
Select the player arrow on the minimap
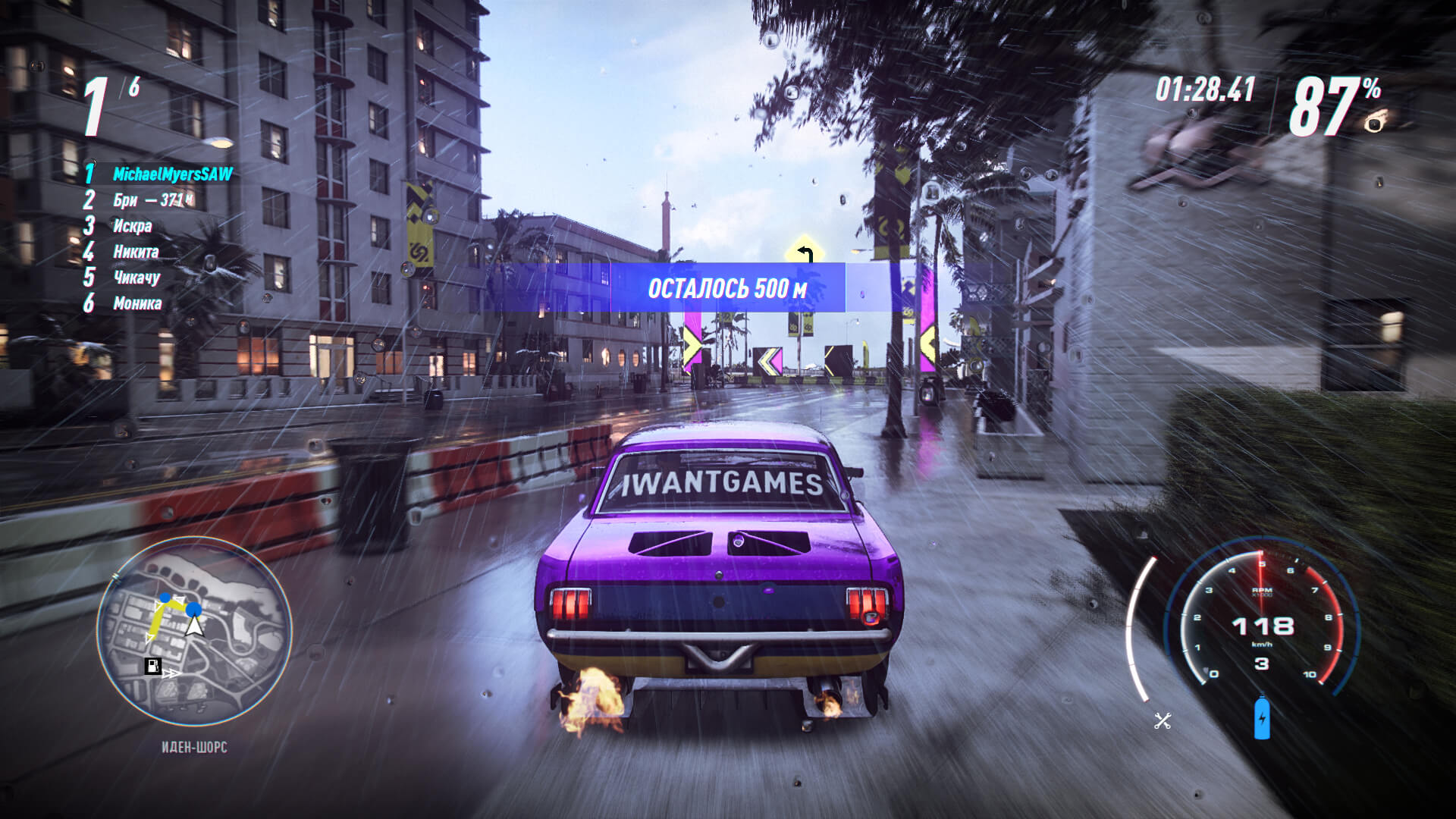pos(196,626)
